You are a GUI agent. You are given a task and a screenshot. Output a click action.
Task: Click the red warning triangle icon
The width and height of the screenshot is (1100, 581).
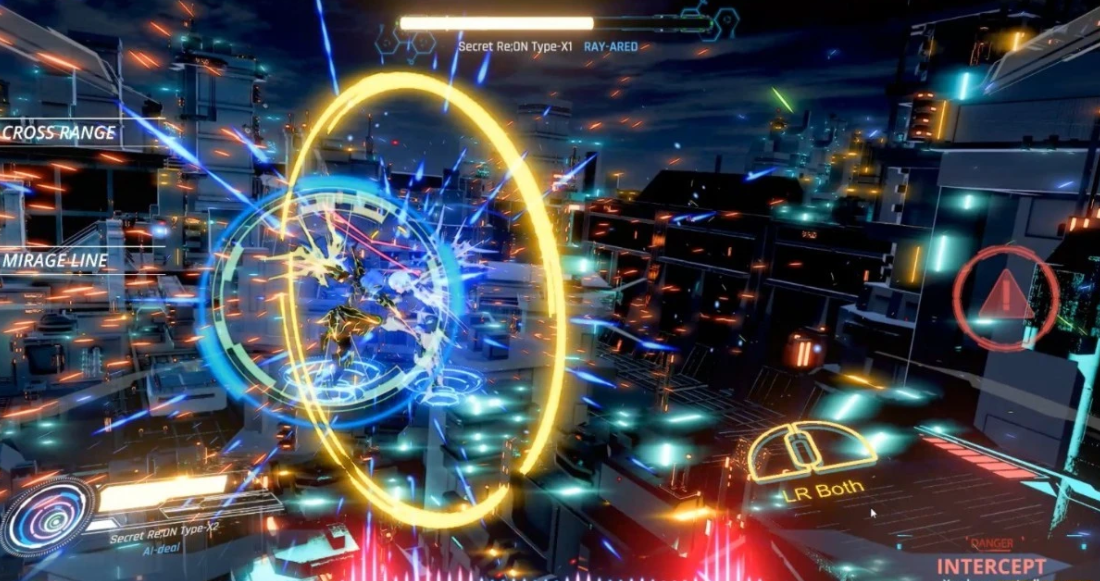[1004, 298]
